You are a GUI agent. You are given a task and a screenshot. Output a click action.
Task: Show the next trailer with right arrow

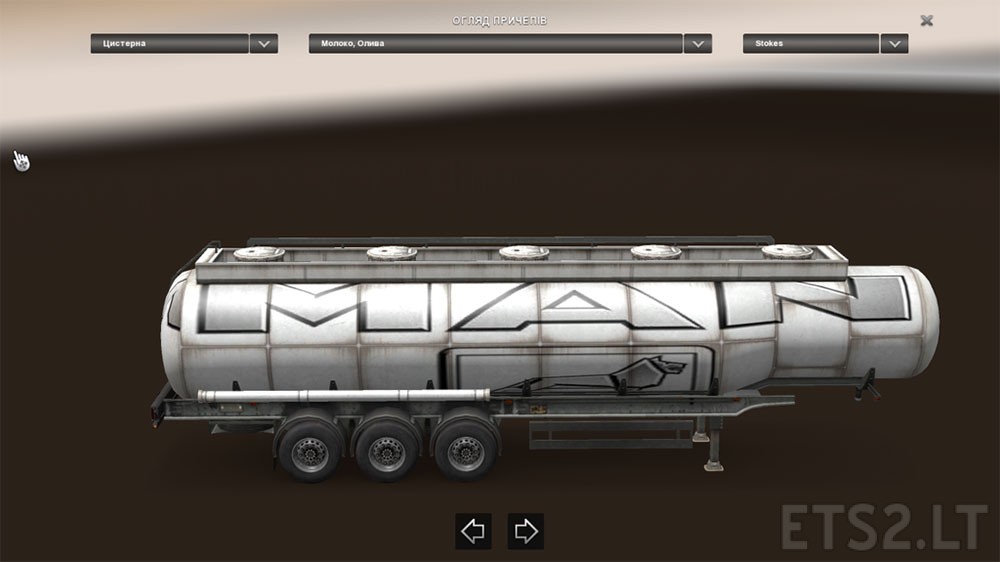tap(525, 531)
